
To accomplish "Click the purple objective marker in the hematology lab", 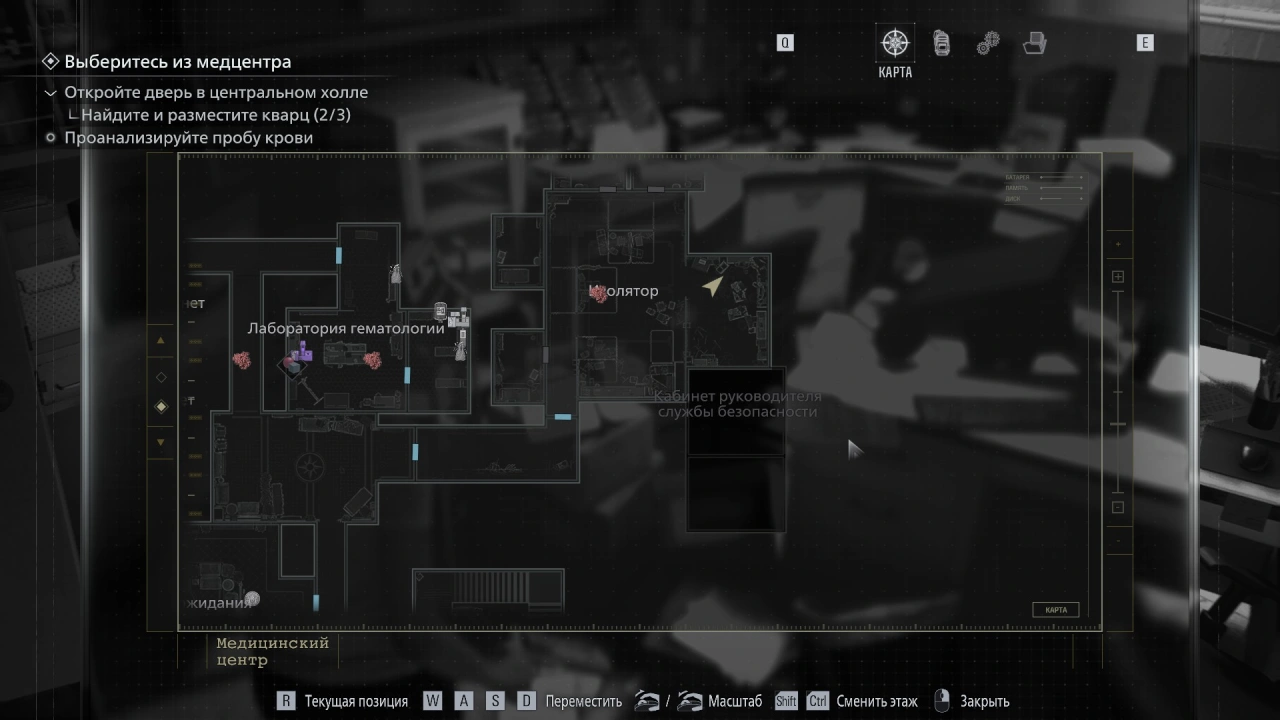I will (x=302, y=353).
